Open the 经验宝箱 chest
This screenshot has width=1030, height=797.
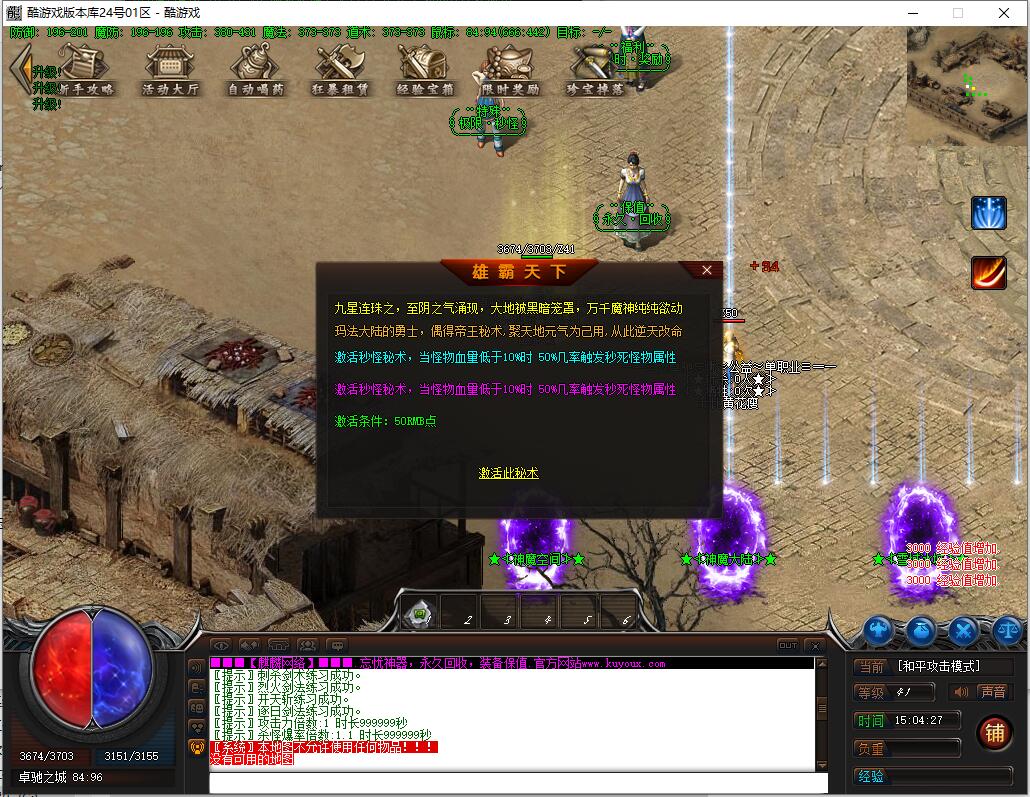(x=426, y=68)
